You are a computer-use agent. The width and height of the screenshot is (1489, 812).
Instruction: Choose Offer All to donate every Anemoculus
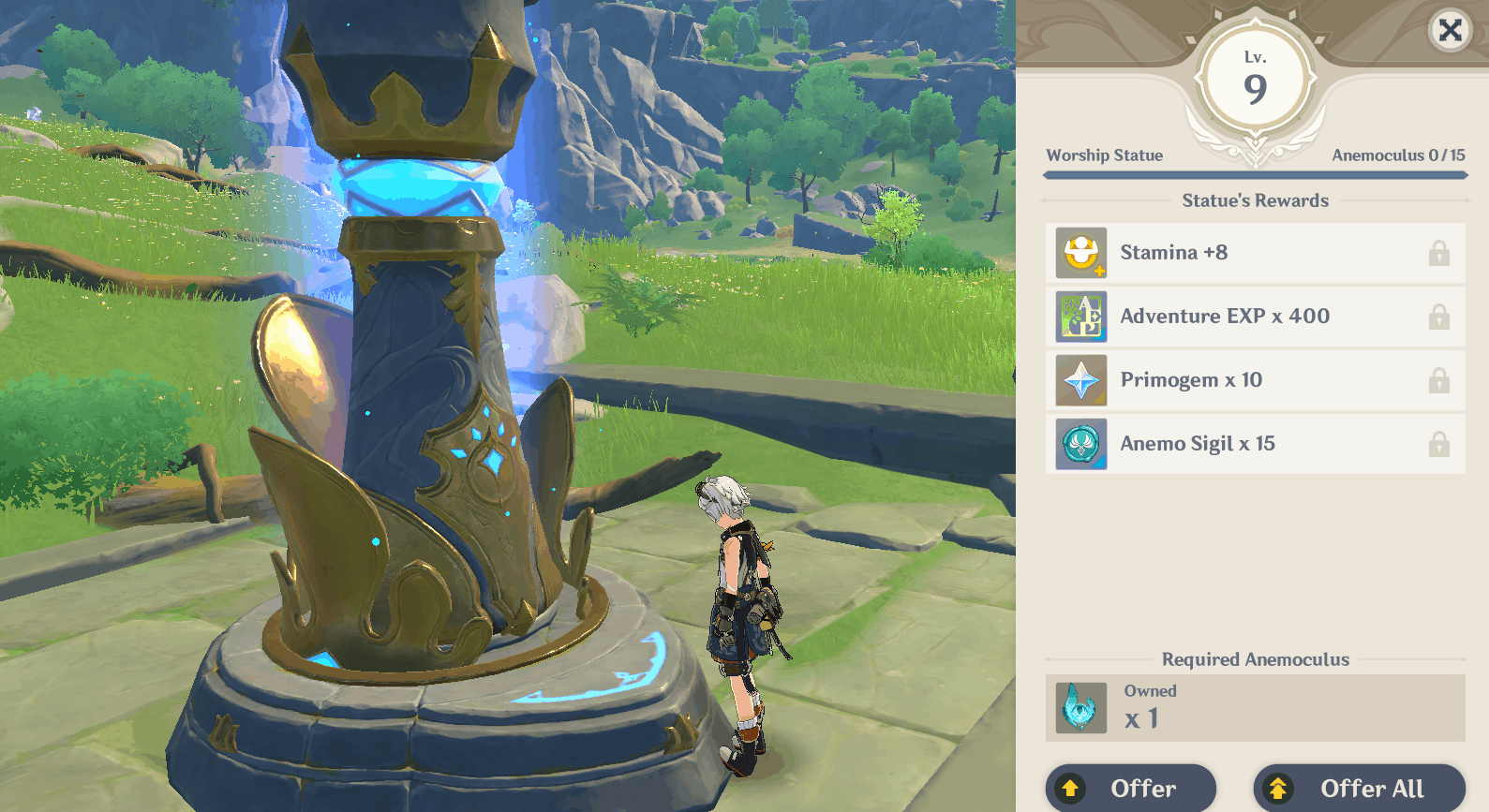click(1359, 789)
